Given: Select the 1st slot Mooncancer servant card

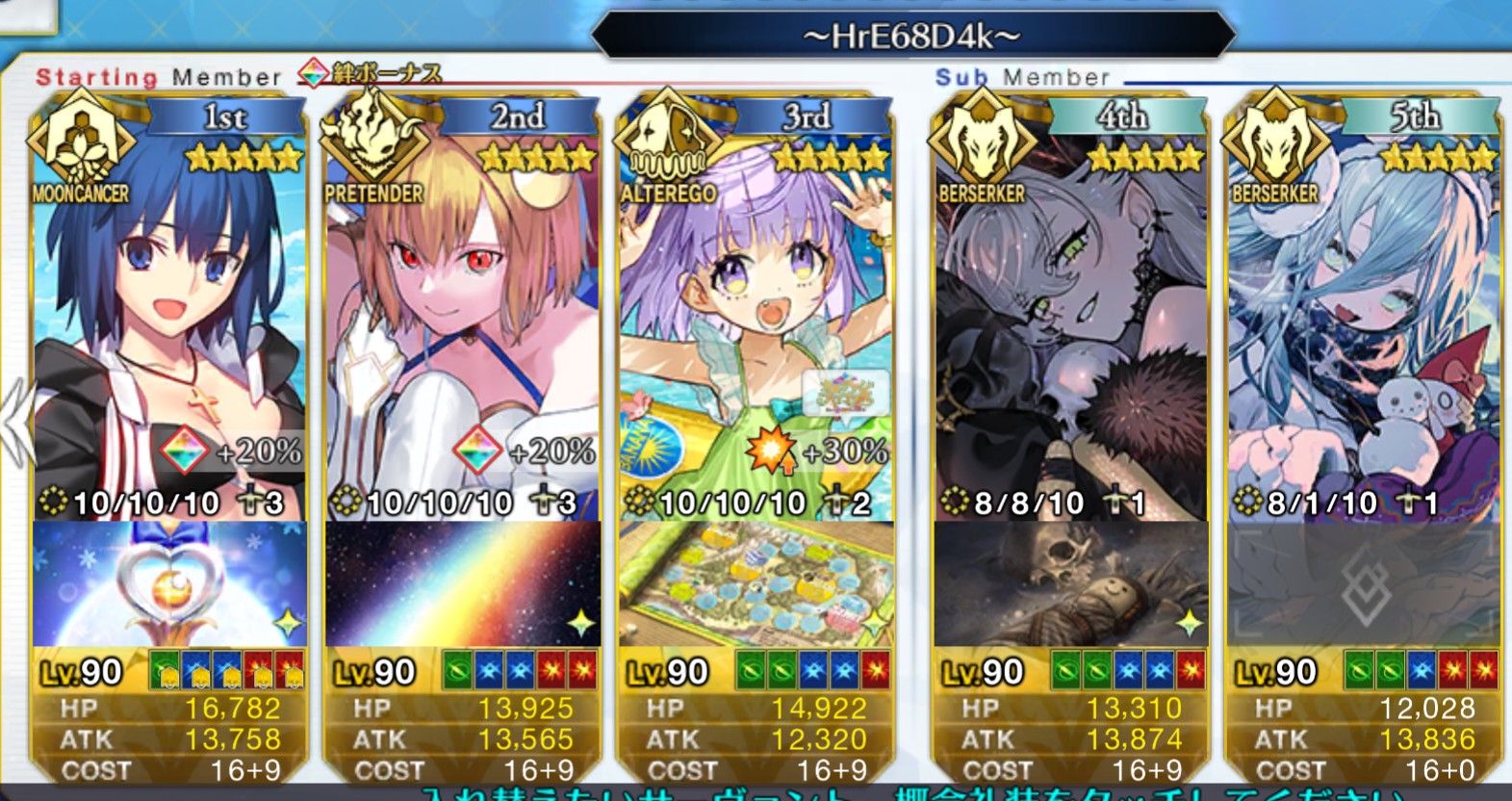Looking at the screenshot, I should [169, 318].
